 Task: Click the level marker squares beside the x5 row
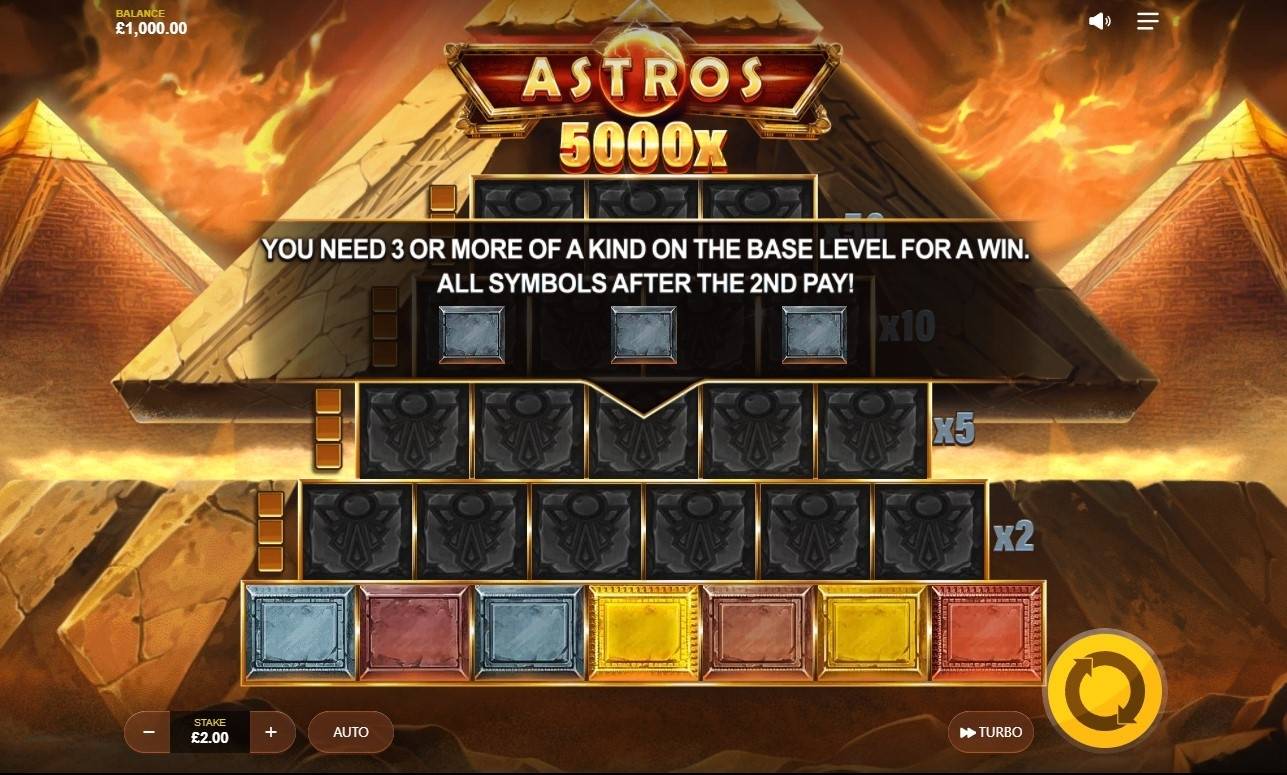click(328, 430)
